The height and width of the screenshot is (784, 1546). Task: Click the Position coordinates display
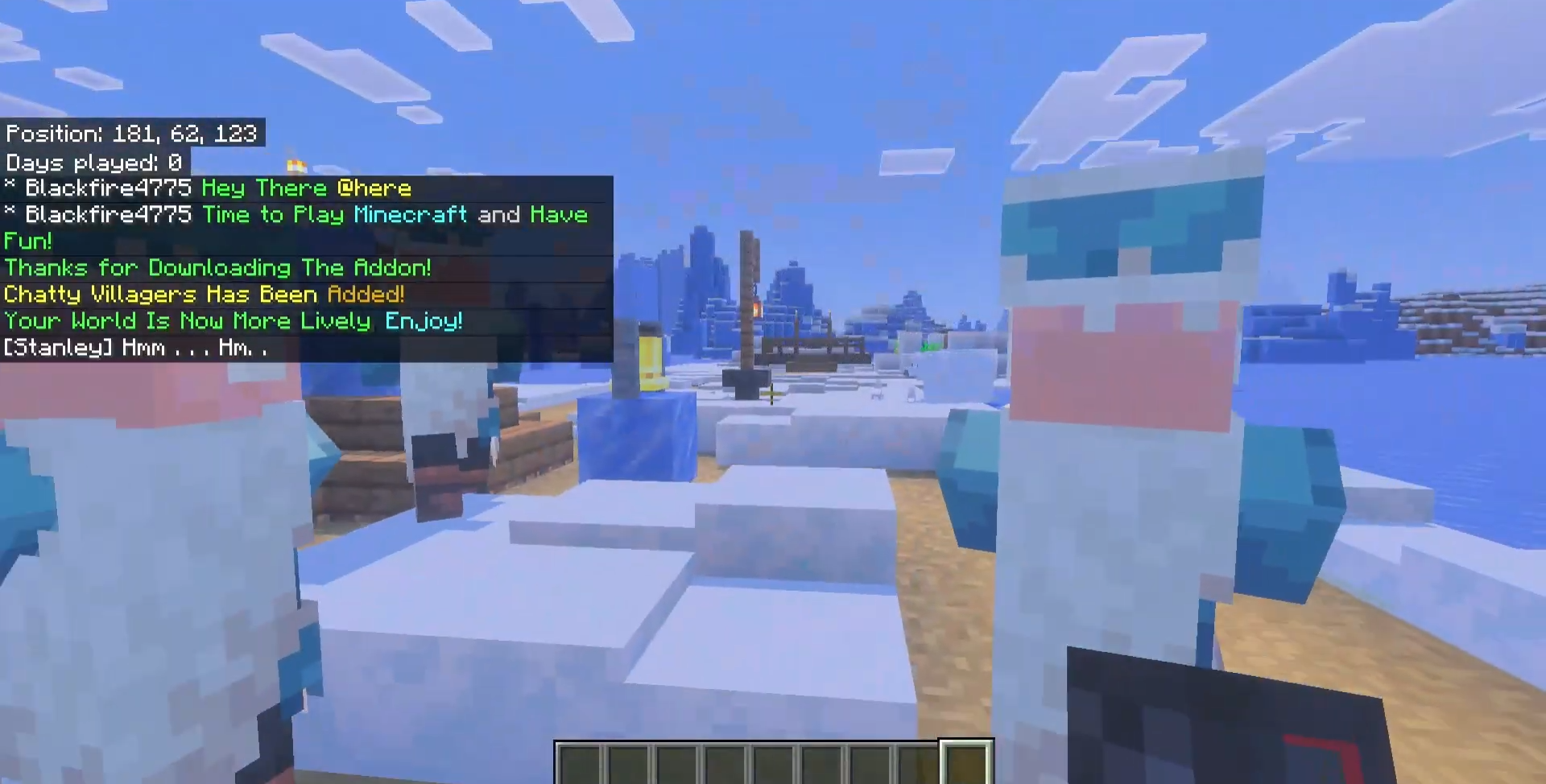(x=133, y=134)
